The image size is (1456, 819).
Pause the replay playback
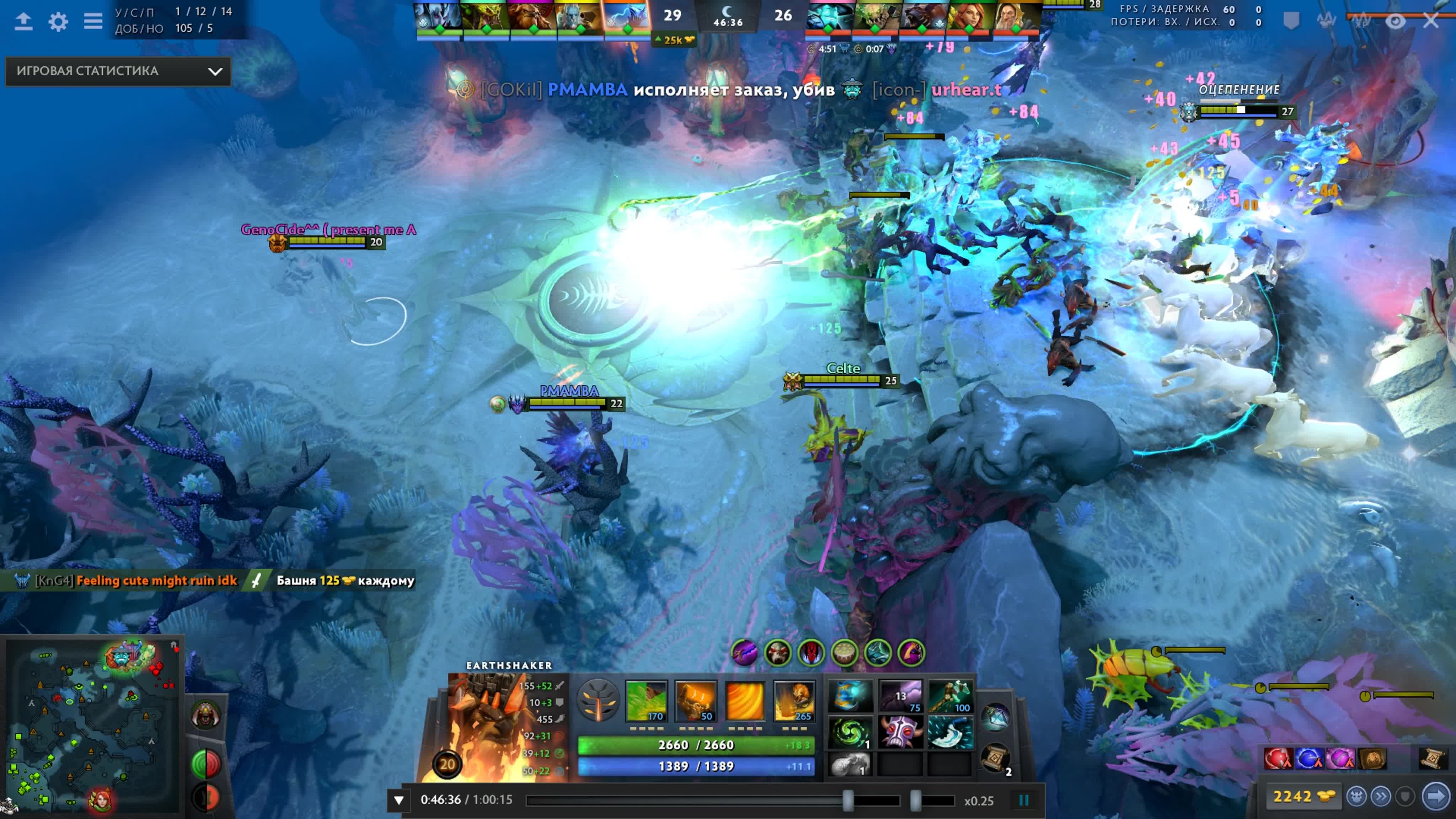coord(1023,801)
